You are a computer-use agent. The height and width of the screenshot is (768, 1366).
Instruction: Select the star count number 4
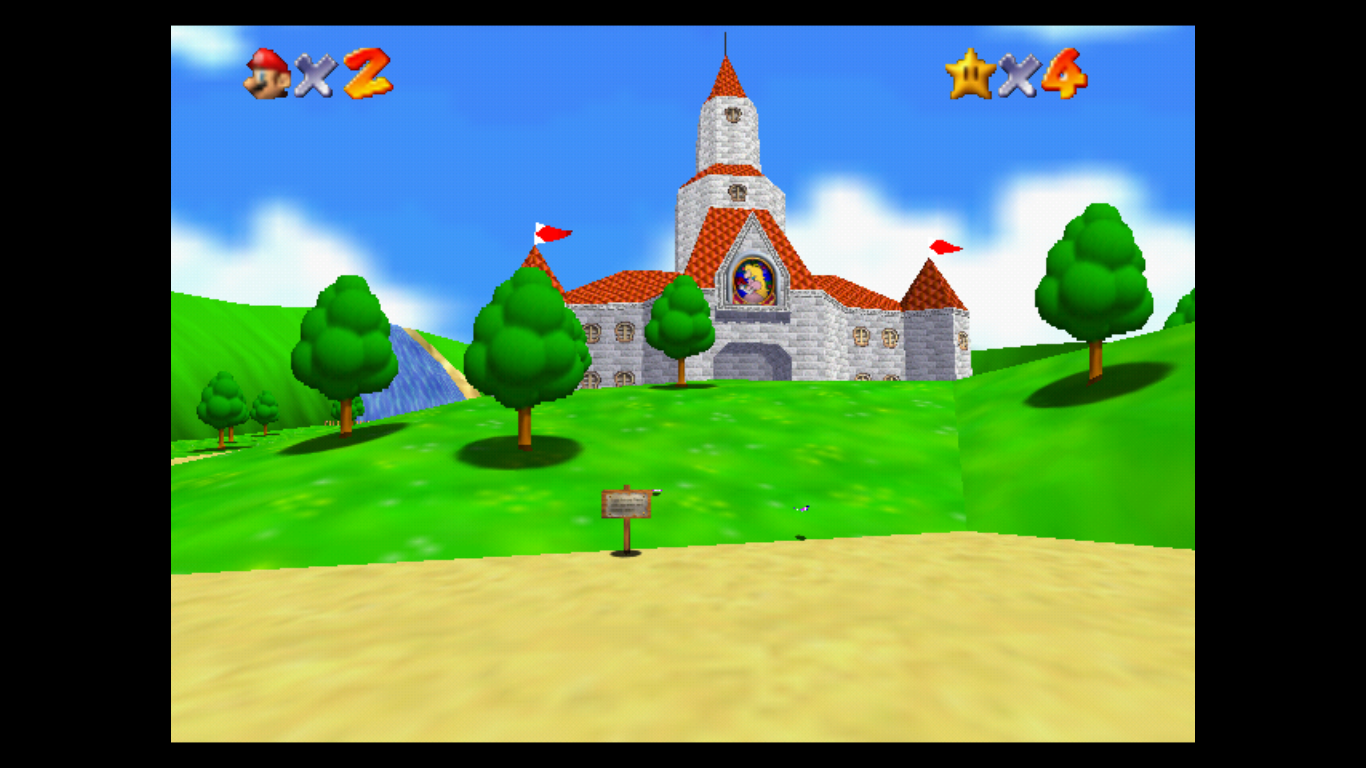point(1066,73)
